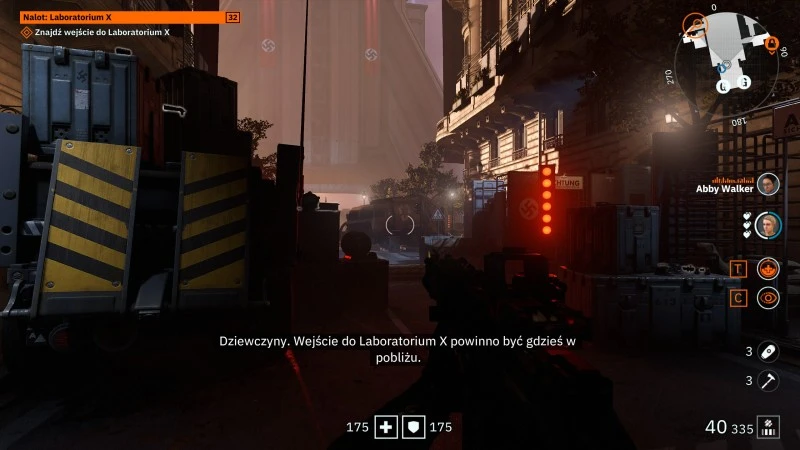
Task: Click the ammo type icon beside the counter
Action: [768, 427]
